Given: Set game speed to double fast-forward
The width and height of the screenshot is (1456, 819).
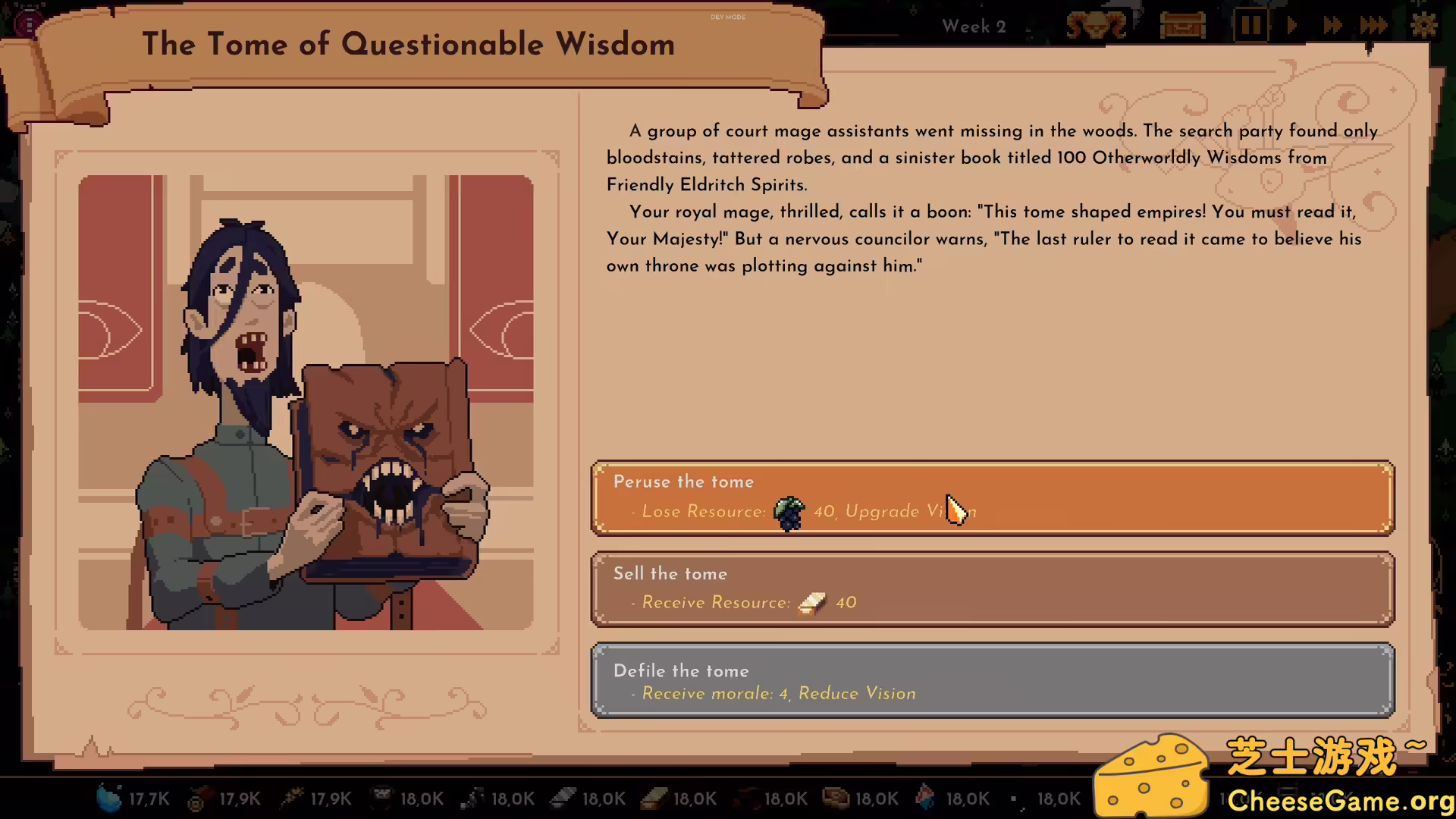Looking at the screenshot, I should (1332, 27).
